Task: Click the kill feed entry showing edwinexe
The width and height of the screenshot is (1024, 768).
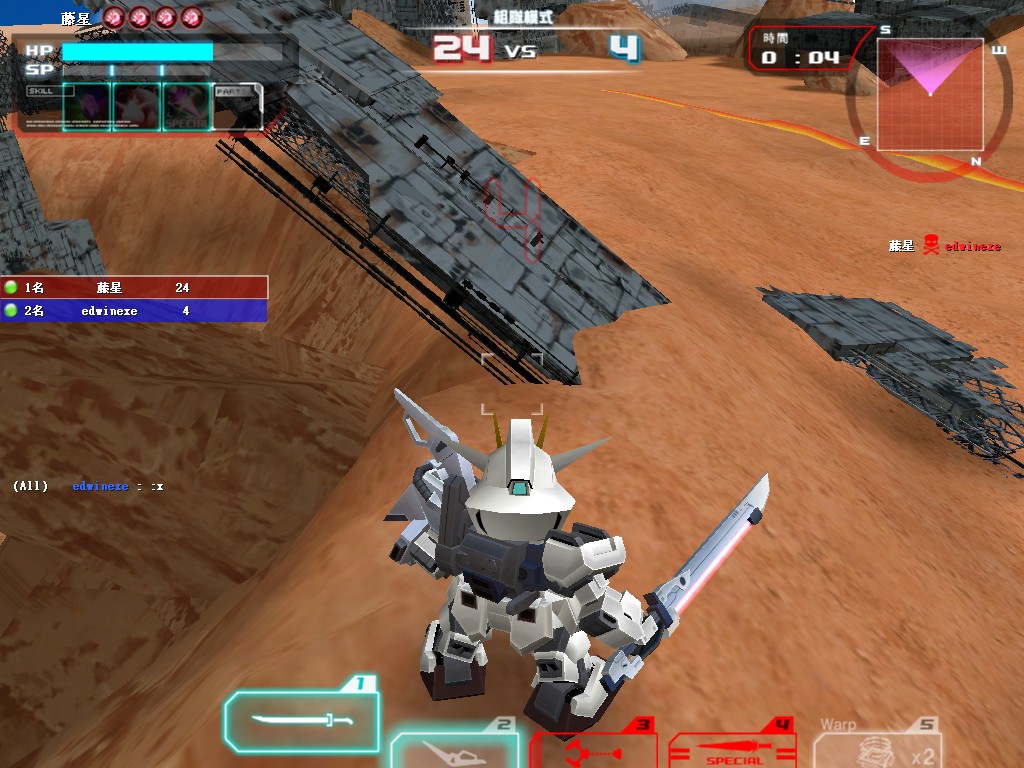Action: pos(944,246)
